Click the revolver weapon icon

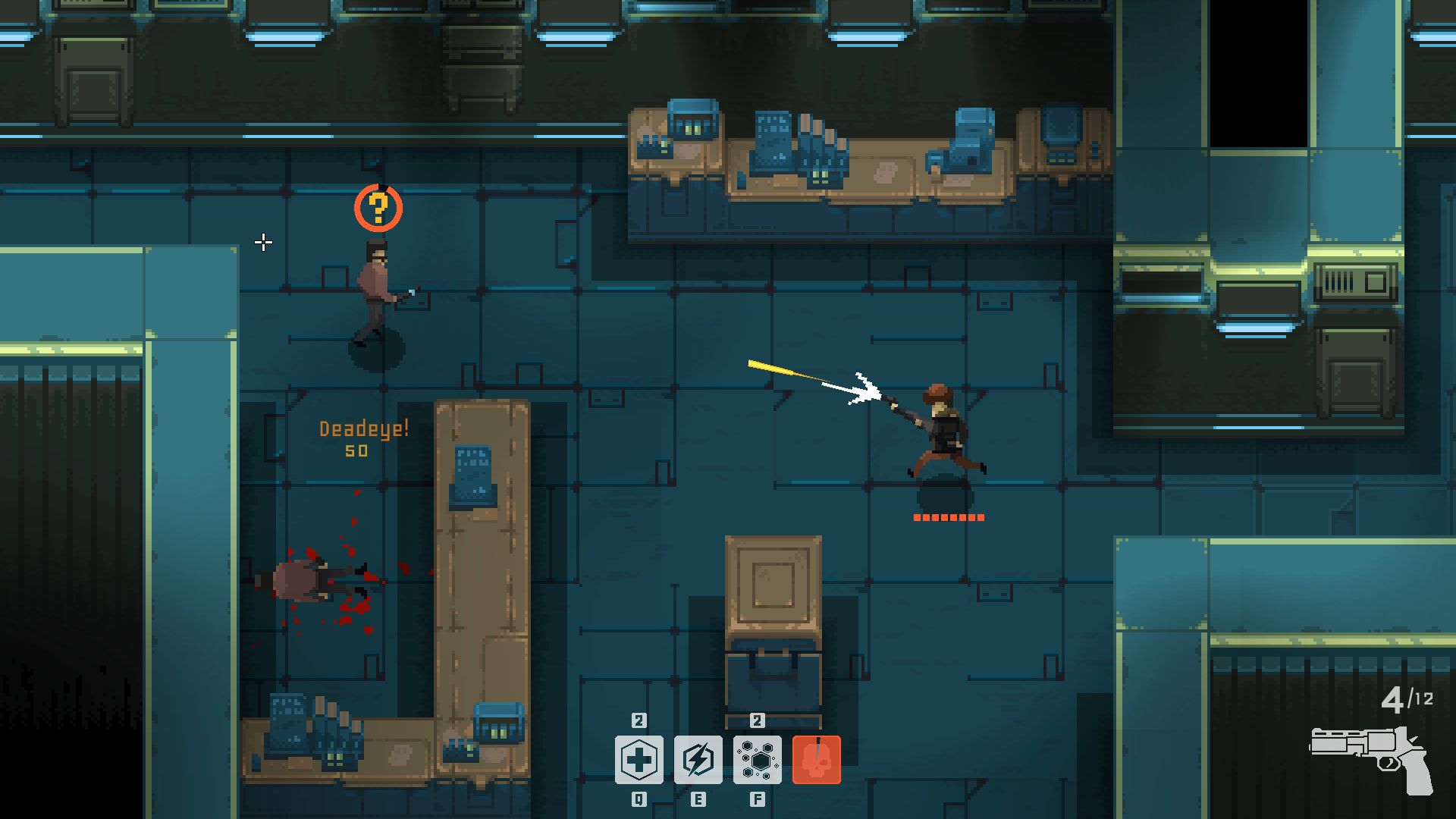coord(1370,758)
